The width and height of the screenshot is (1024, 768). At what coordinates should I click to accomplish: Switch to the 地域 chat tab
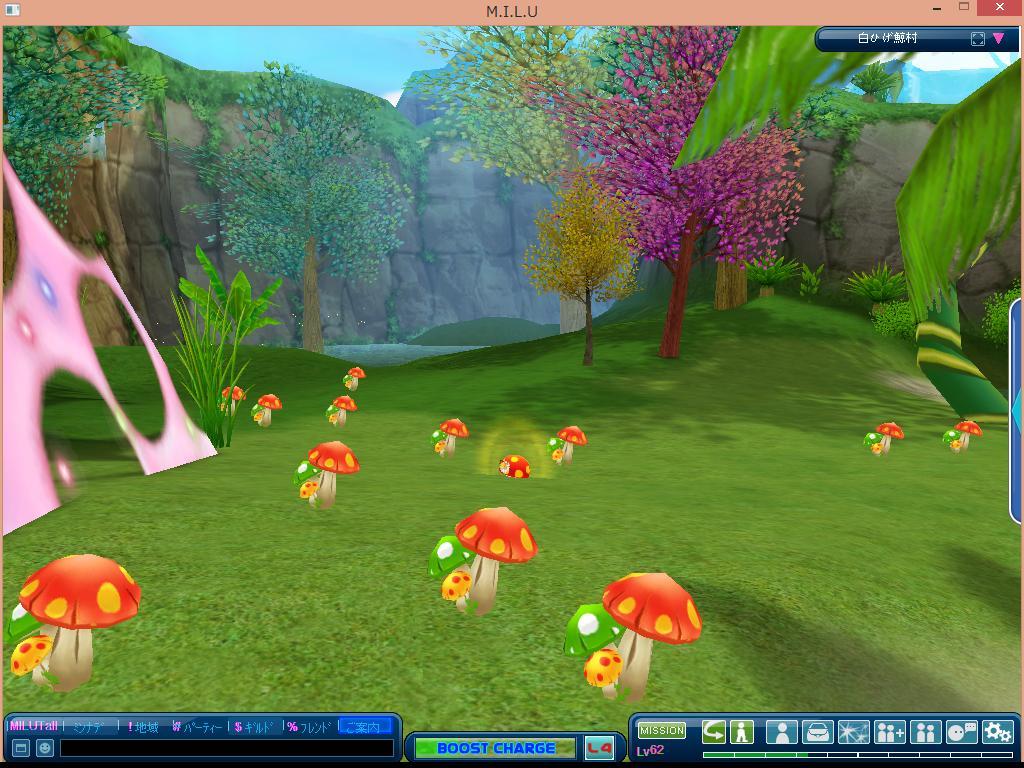(145, 727)
